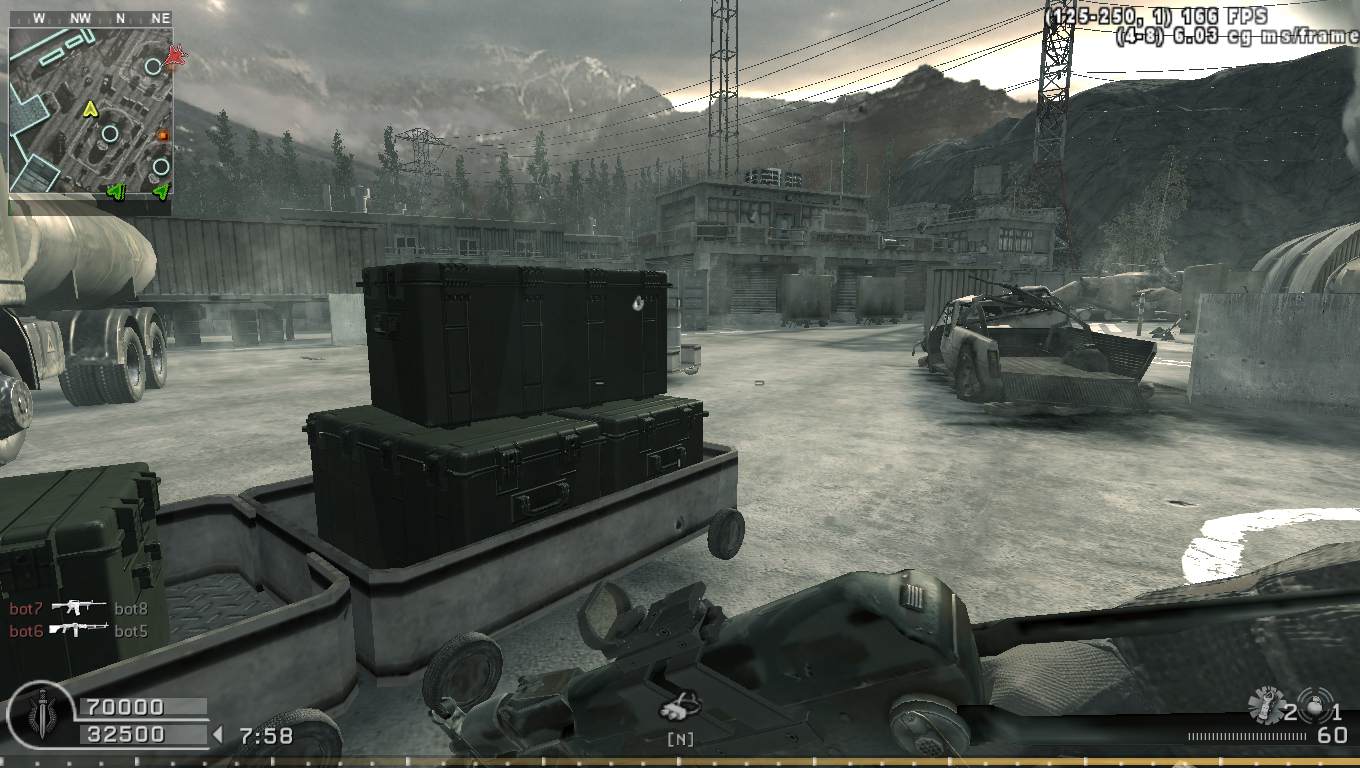Click the red jet marker on the minimap
This screenshot has width=1360, height=768.
click(177, 57)
